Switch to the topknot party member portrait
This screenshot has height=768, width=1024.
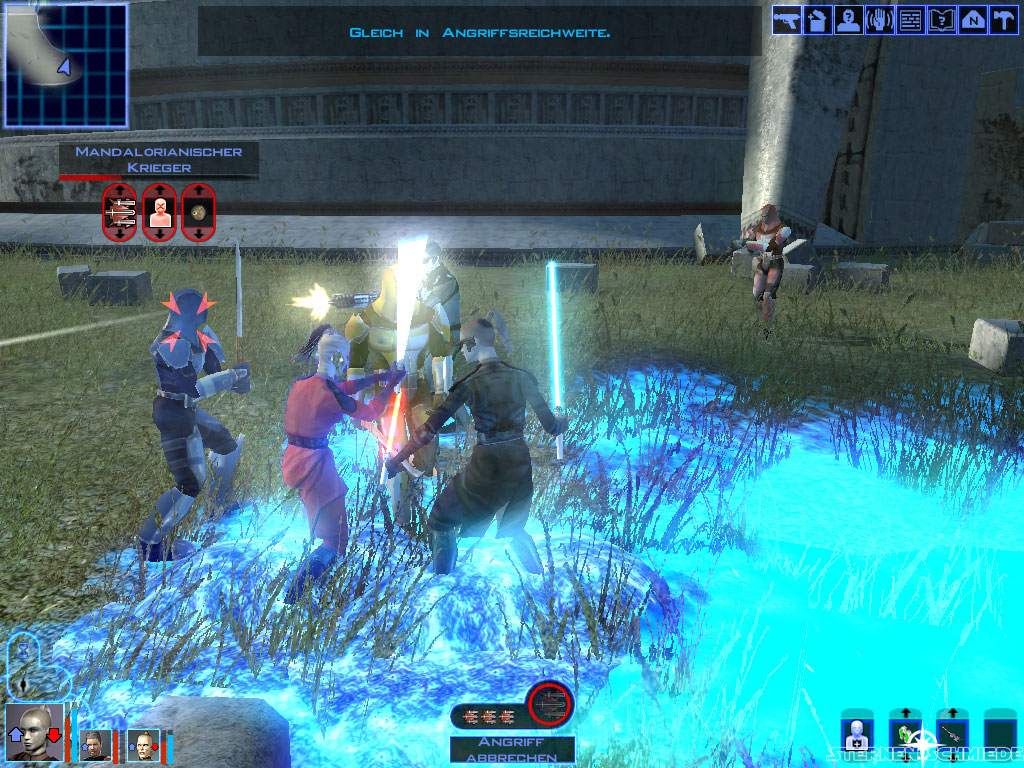pos(144,745)
